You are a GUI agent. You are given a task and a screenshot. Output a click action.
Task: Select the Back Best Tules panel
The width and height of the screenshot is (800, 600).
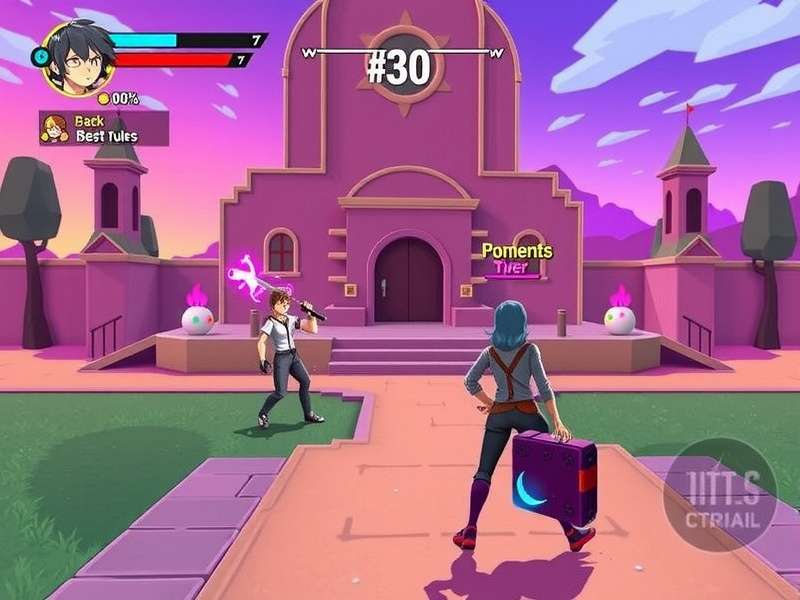103,128
